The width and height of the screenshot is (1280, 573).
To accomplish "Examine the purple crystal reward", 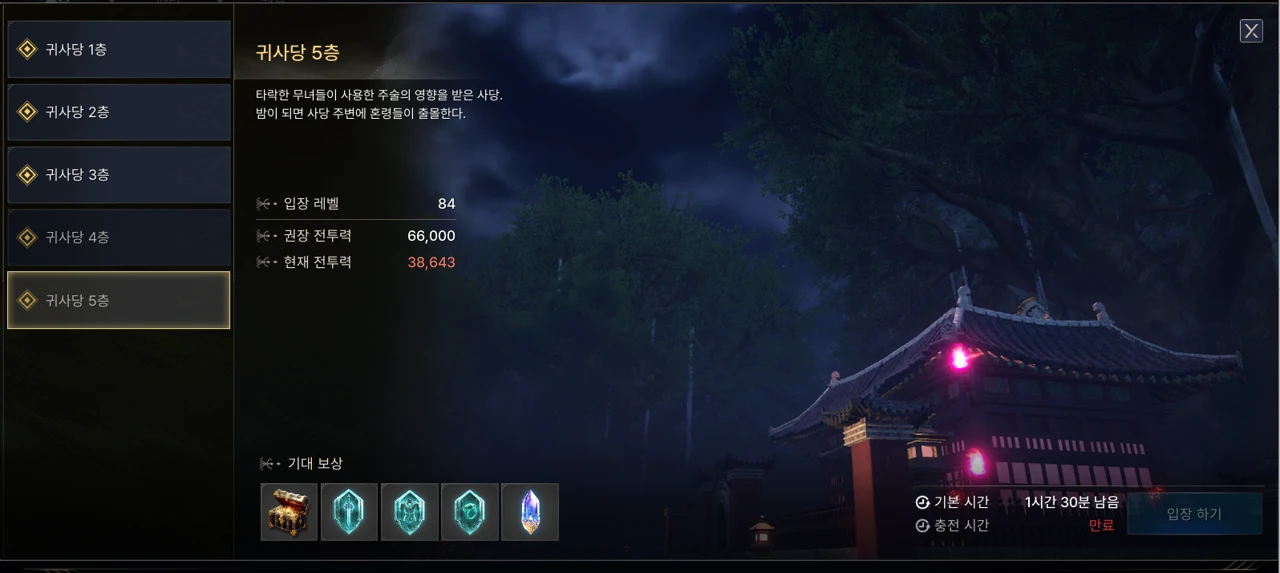I will click(x=530, y=512).
